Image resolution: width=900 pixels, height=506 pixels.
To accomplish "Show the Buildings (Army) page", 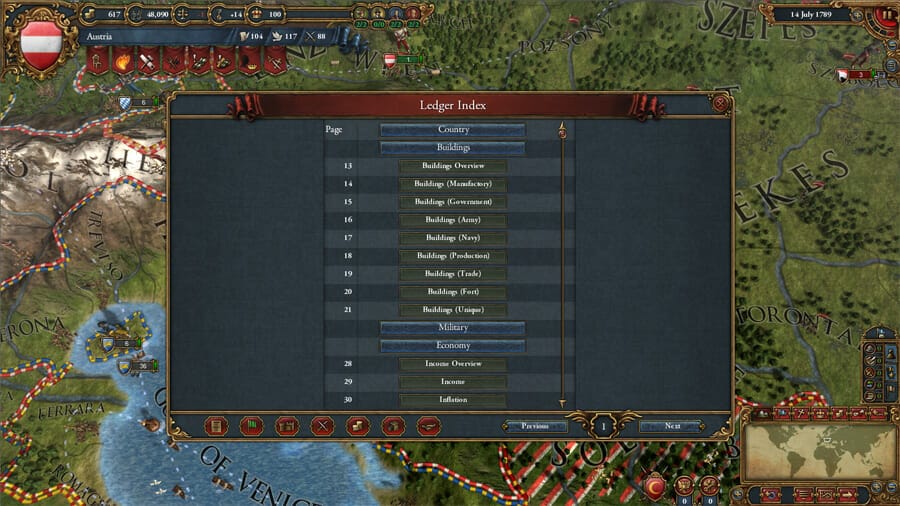I will [453, 220].
